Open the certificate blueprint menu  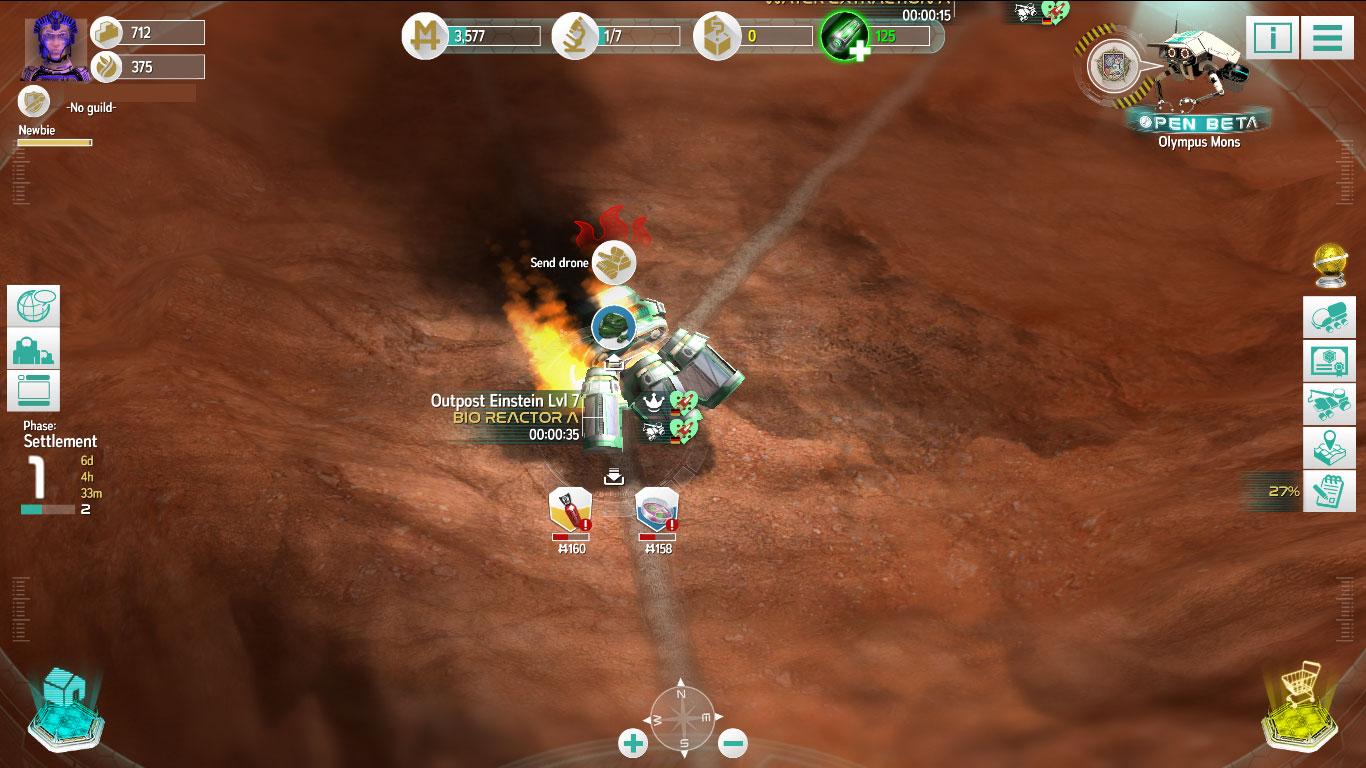1329,361
